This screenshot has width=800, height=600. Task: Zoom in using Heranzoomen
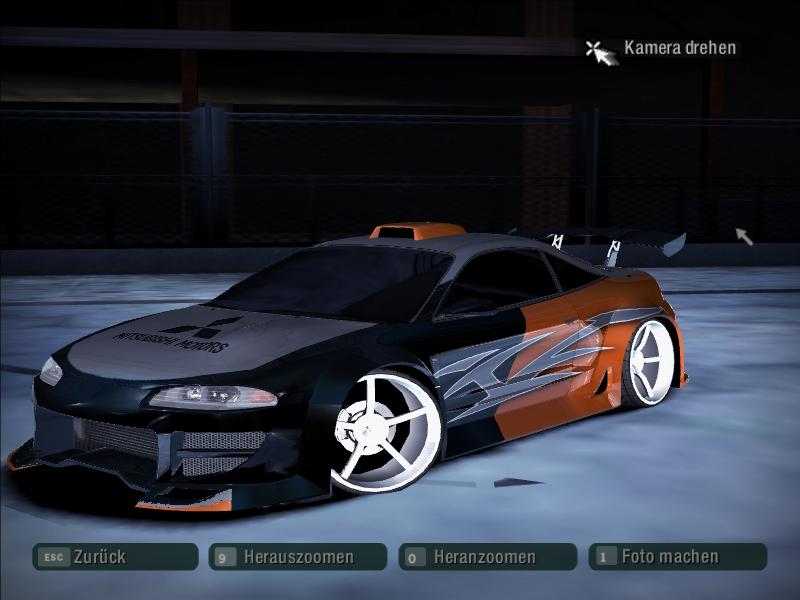(486, 557)
